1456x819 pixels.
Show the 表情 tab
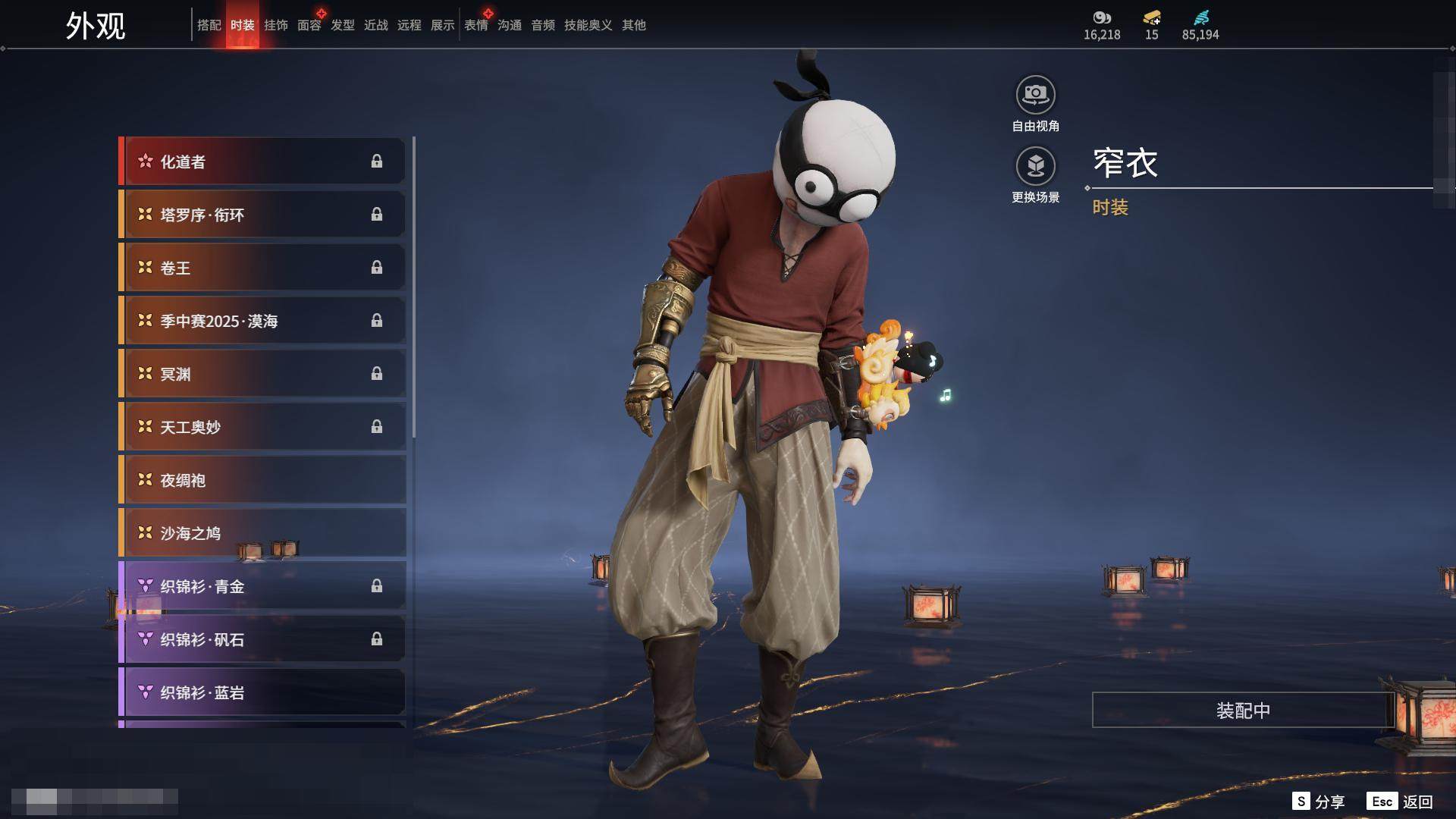(475, 25)
